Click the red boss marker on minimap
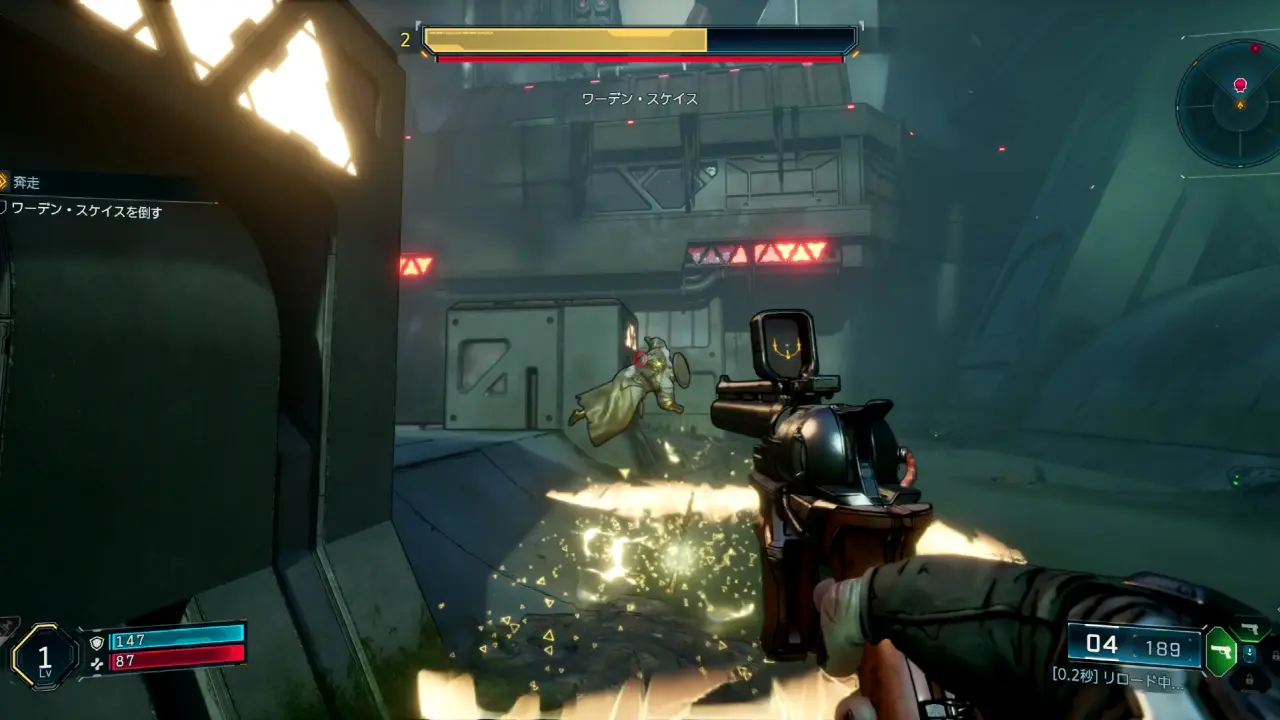The height and width of the screenshot is (720, 1280). 1240,85
